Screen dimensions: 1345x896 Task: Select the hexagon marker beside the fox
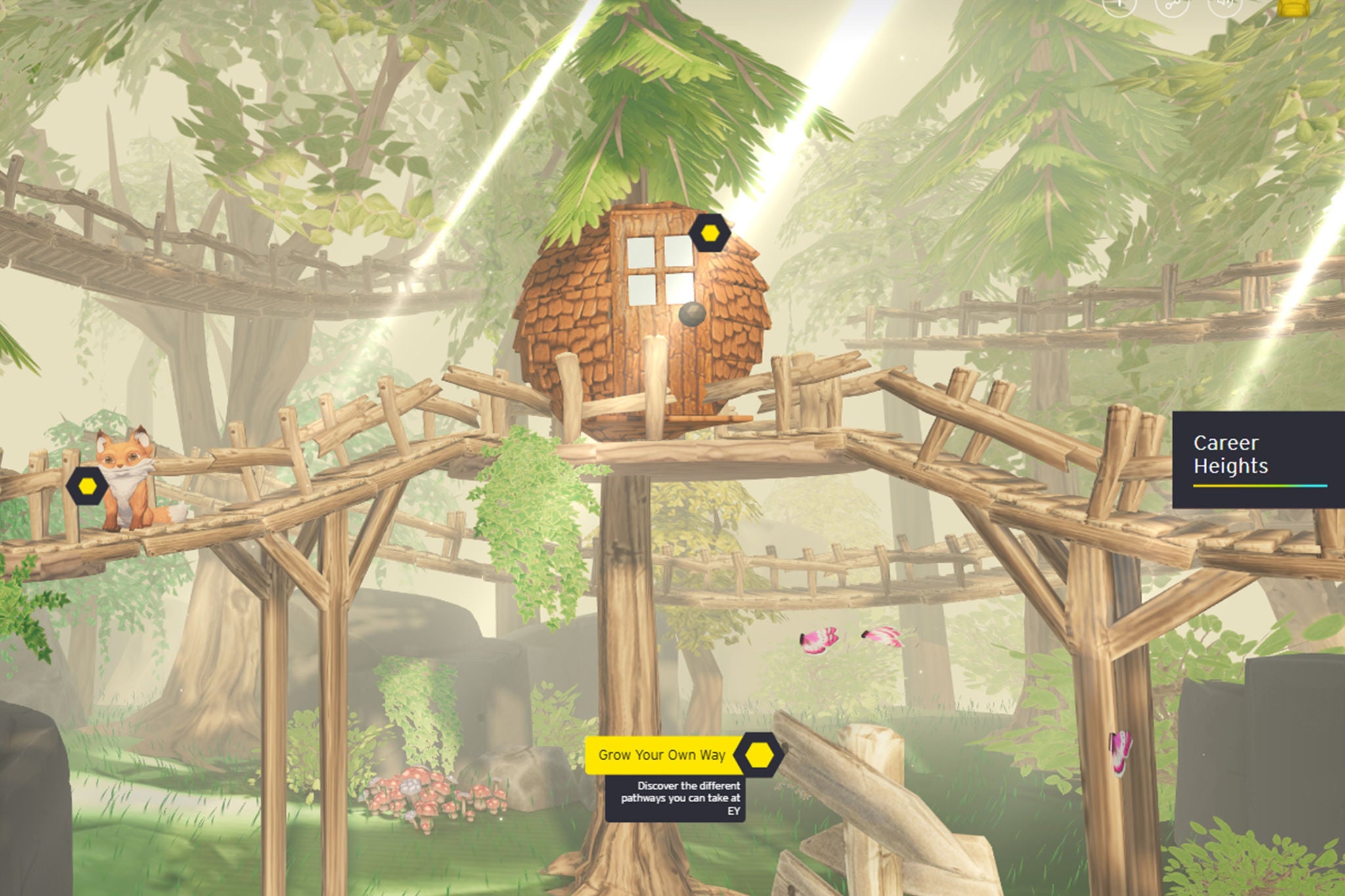pos(87,486)
